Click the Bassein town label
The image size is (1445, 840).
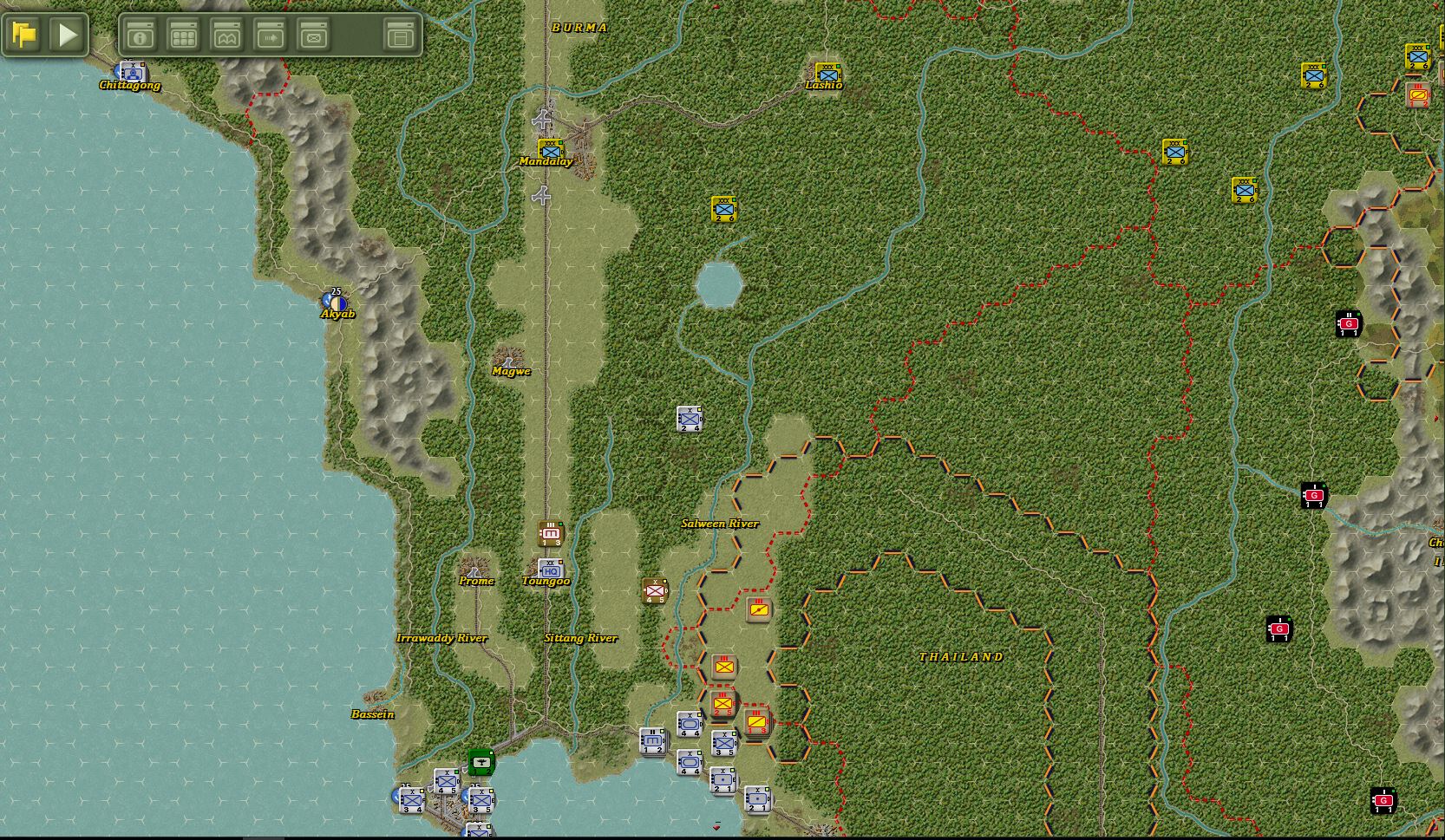371,713
